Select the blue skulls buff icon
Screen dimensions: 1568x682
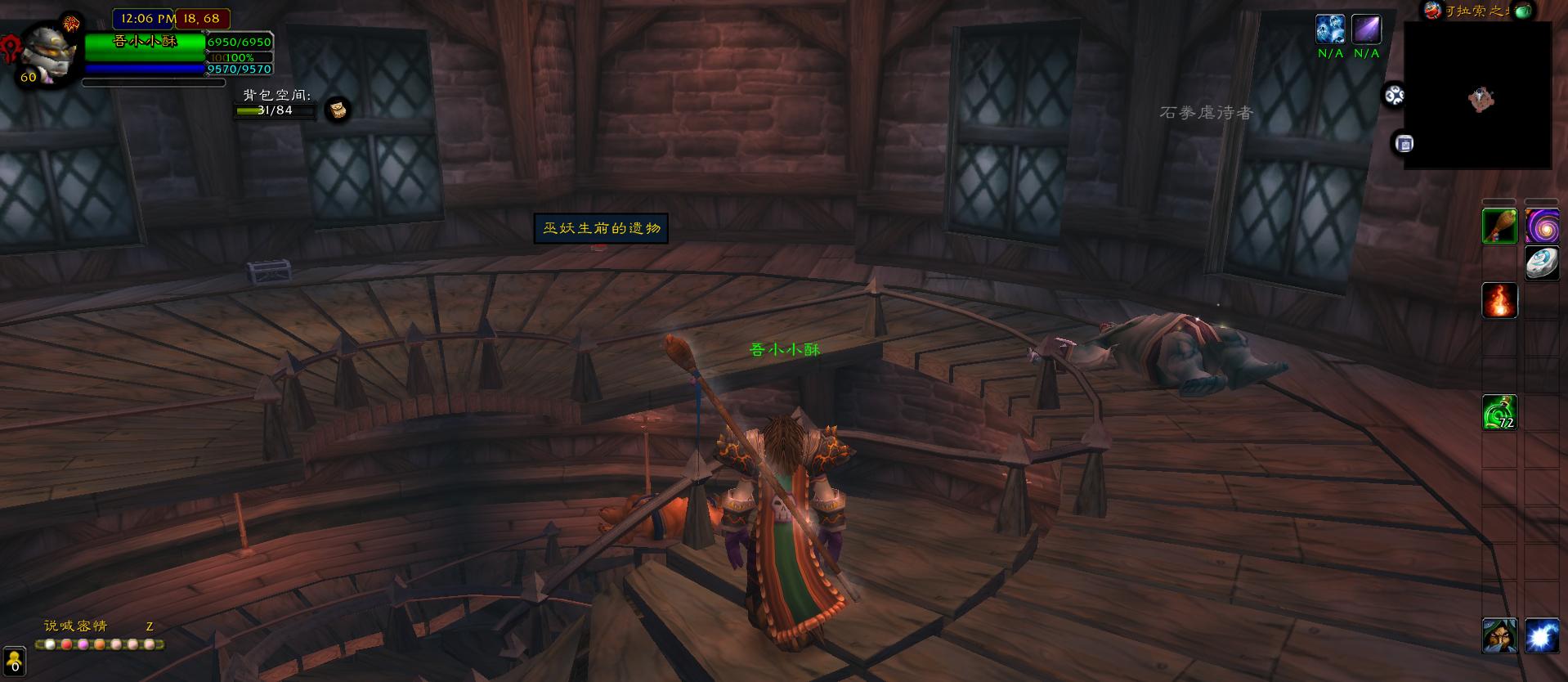[x=1330, y=29]
